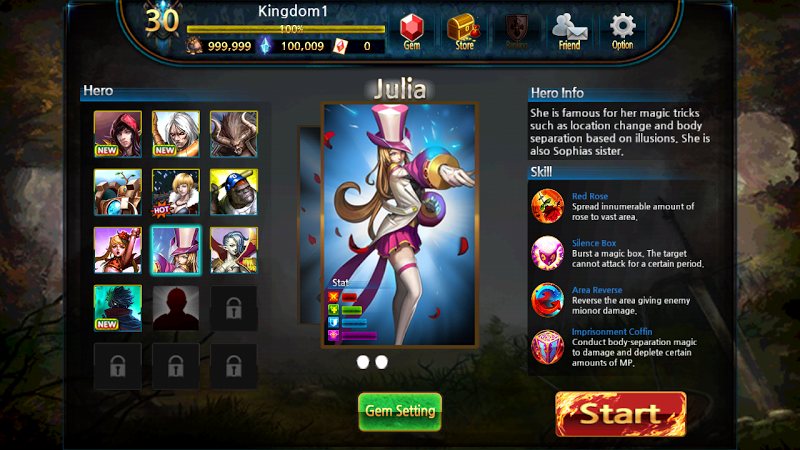Select the blonde hero marked HOT
The image size is (800, 450).
[176, 192]
